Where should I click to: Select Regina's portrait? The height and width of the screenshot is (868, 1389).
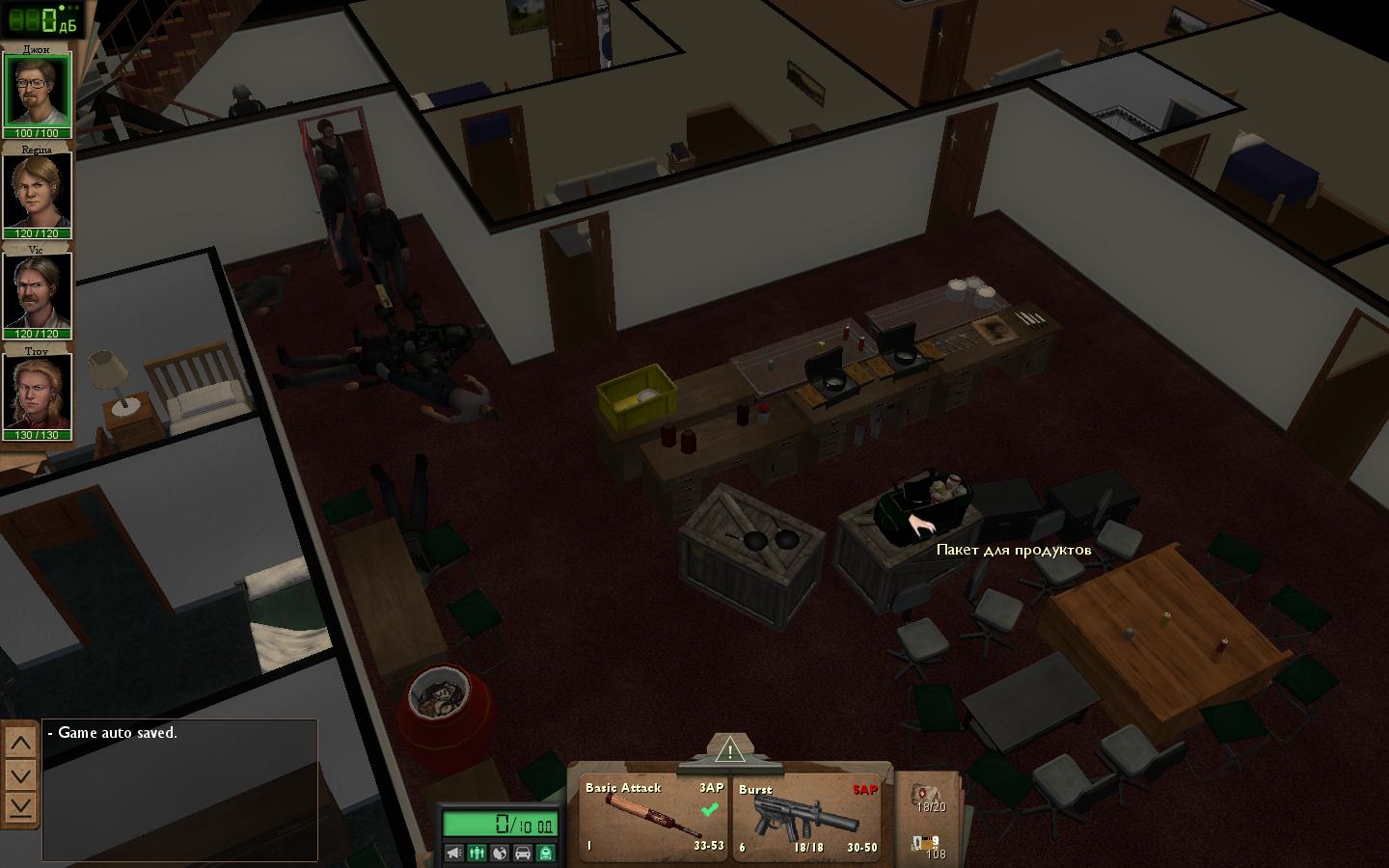[x=38, y=191]
